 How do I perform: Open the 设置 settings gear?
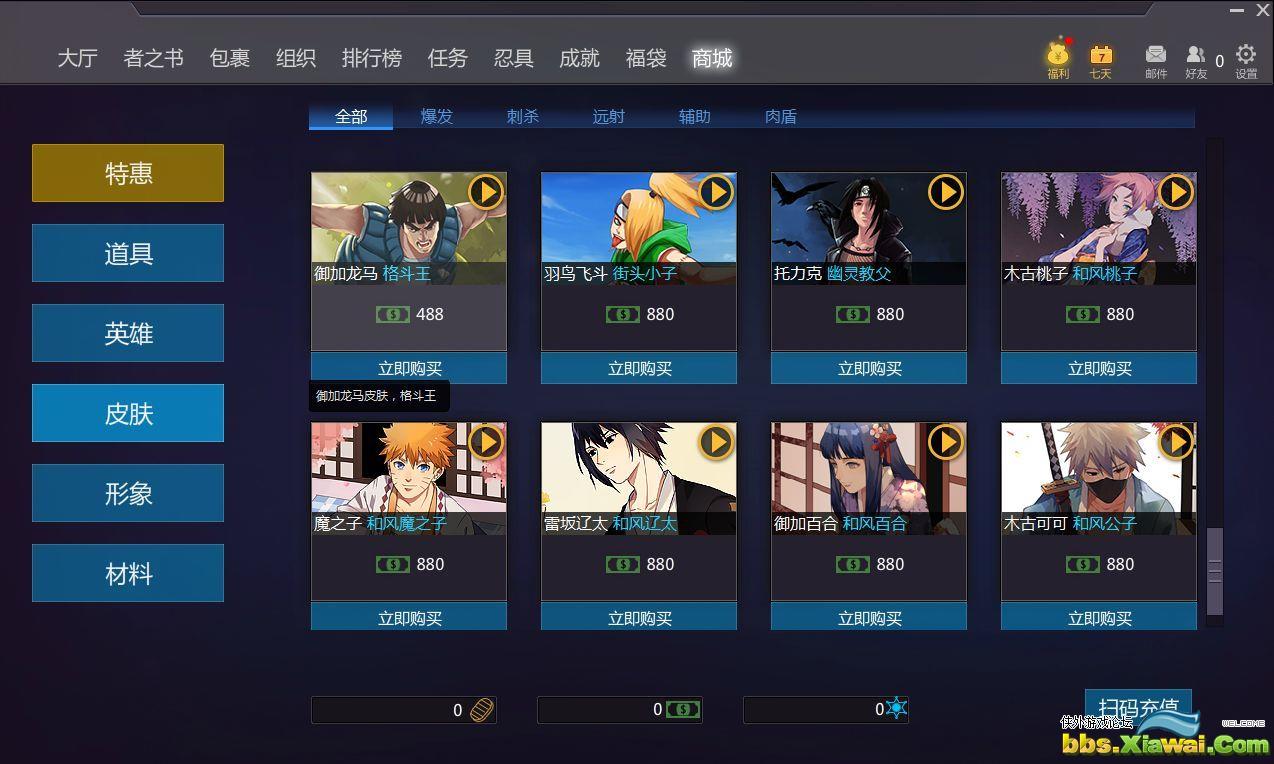pos(1246,59)
